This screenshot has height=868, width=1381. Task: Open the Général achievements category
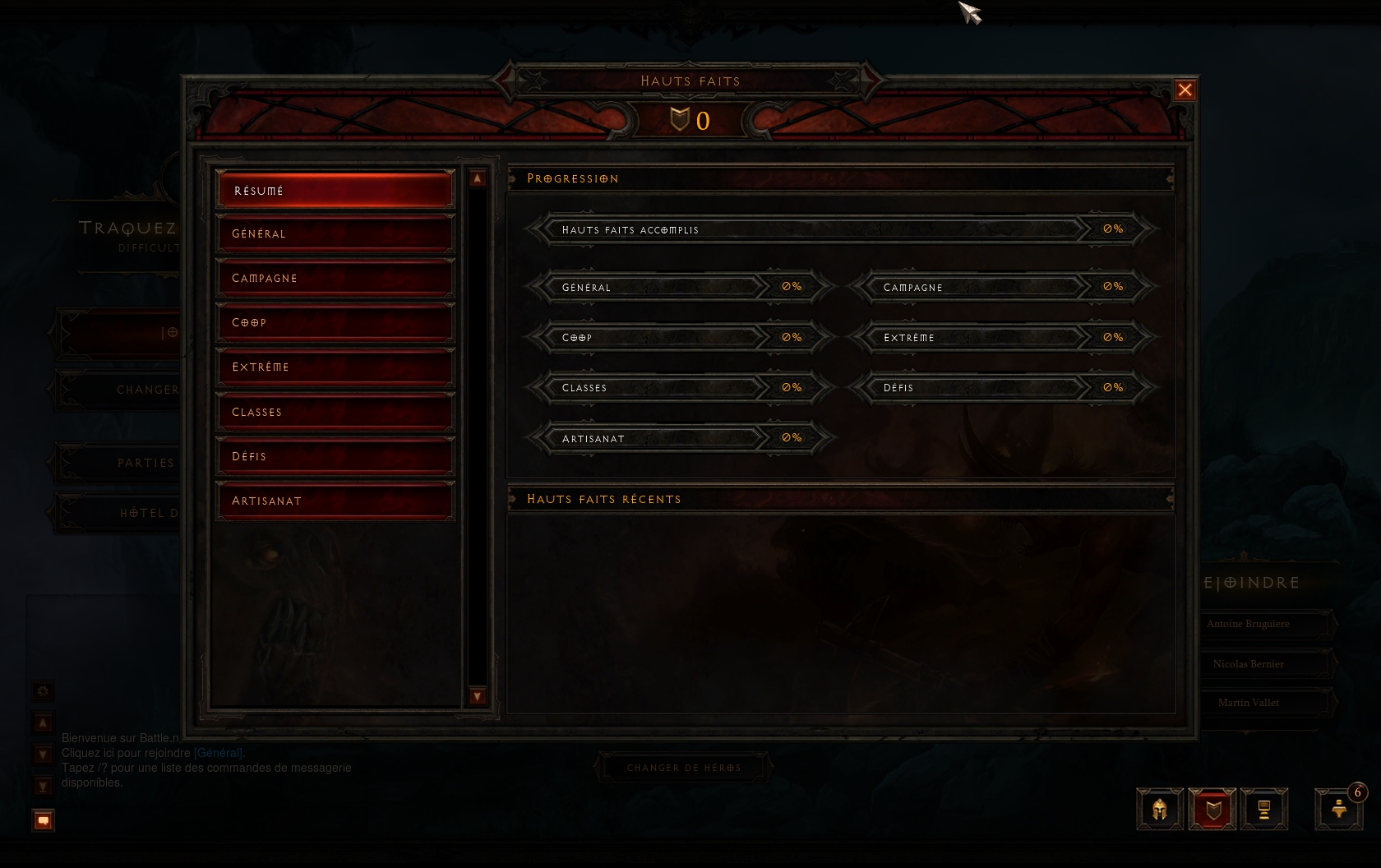[335, 234]
